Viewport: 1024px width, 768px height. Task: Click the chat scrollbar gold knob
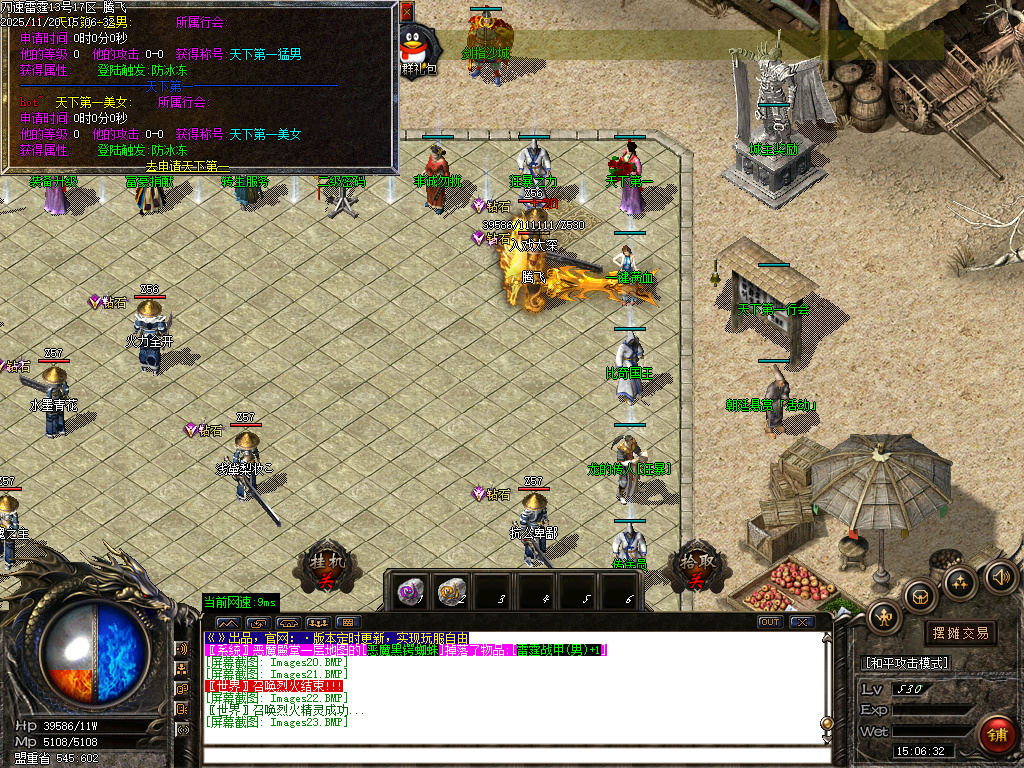[827, 724]
